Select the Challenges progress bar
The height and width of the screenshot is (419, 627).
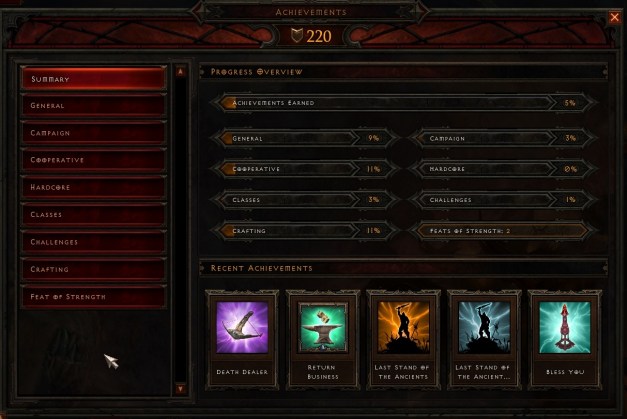tap(498, 200)
